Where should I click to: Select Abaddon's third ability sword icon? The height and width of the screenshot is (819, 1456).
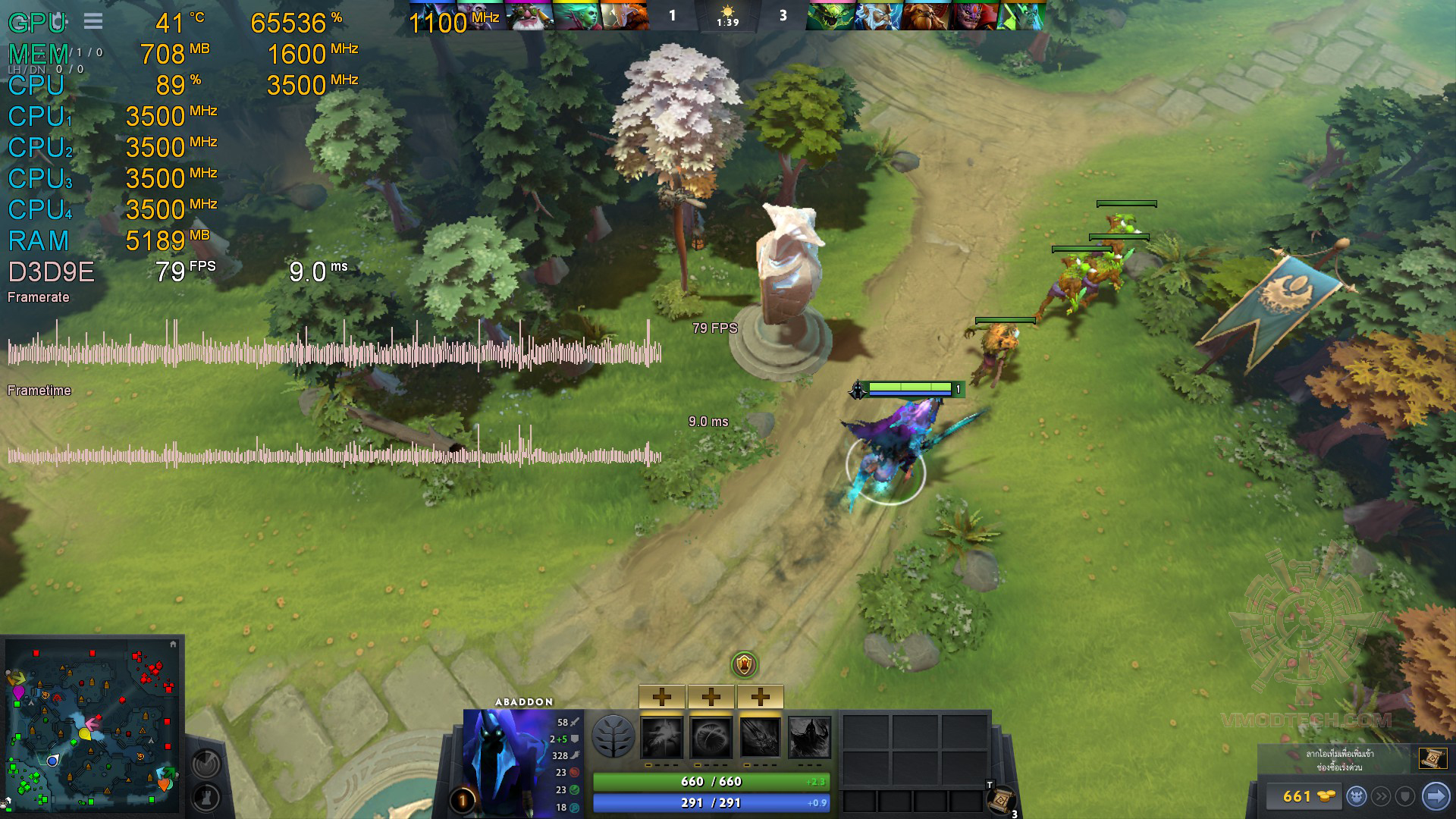tap(760, 737)
